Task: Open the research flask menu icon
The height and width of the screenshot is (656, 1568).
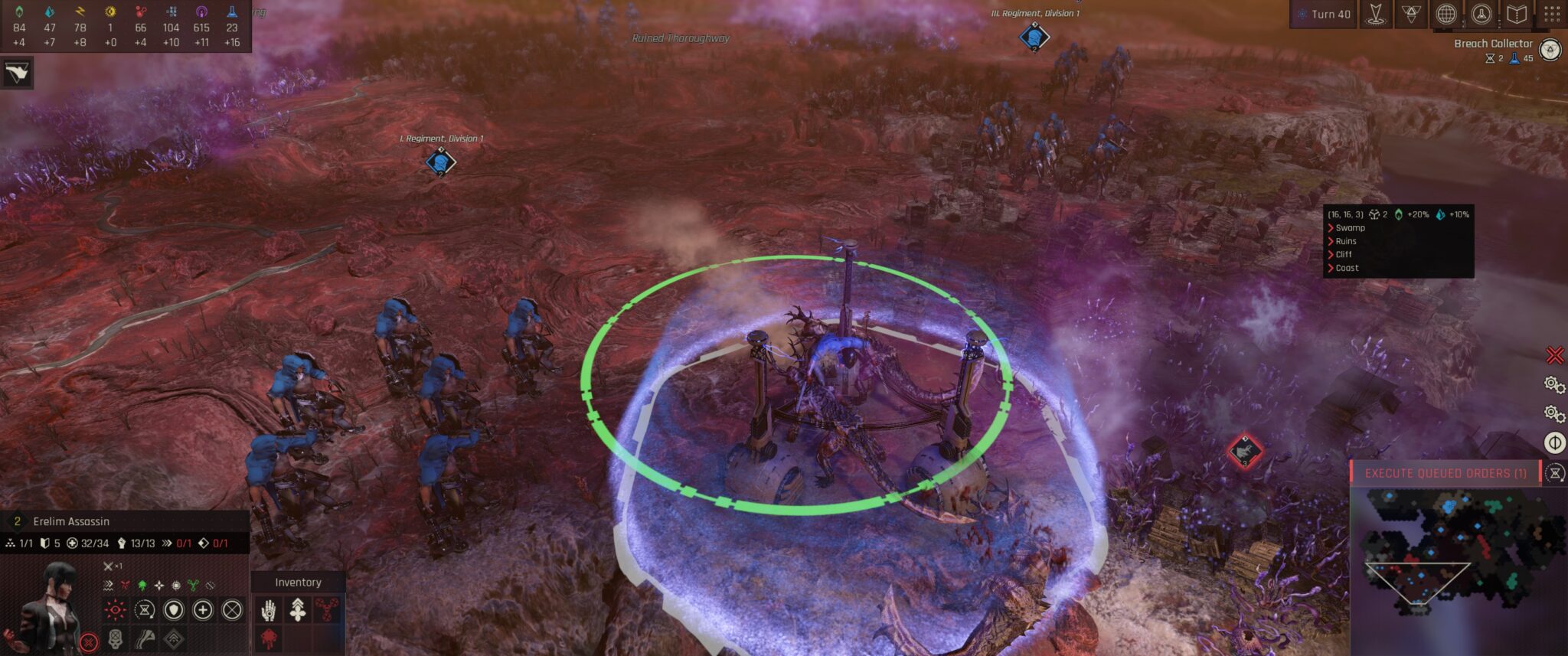Action: coord(1481,14)
